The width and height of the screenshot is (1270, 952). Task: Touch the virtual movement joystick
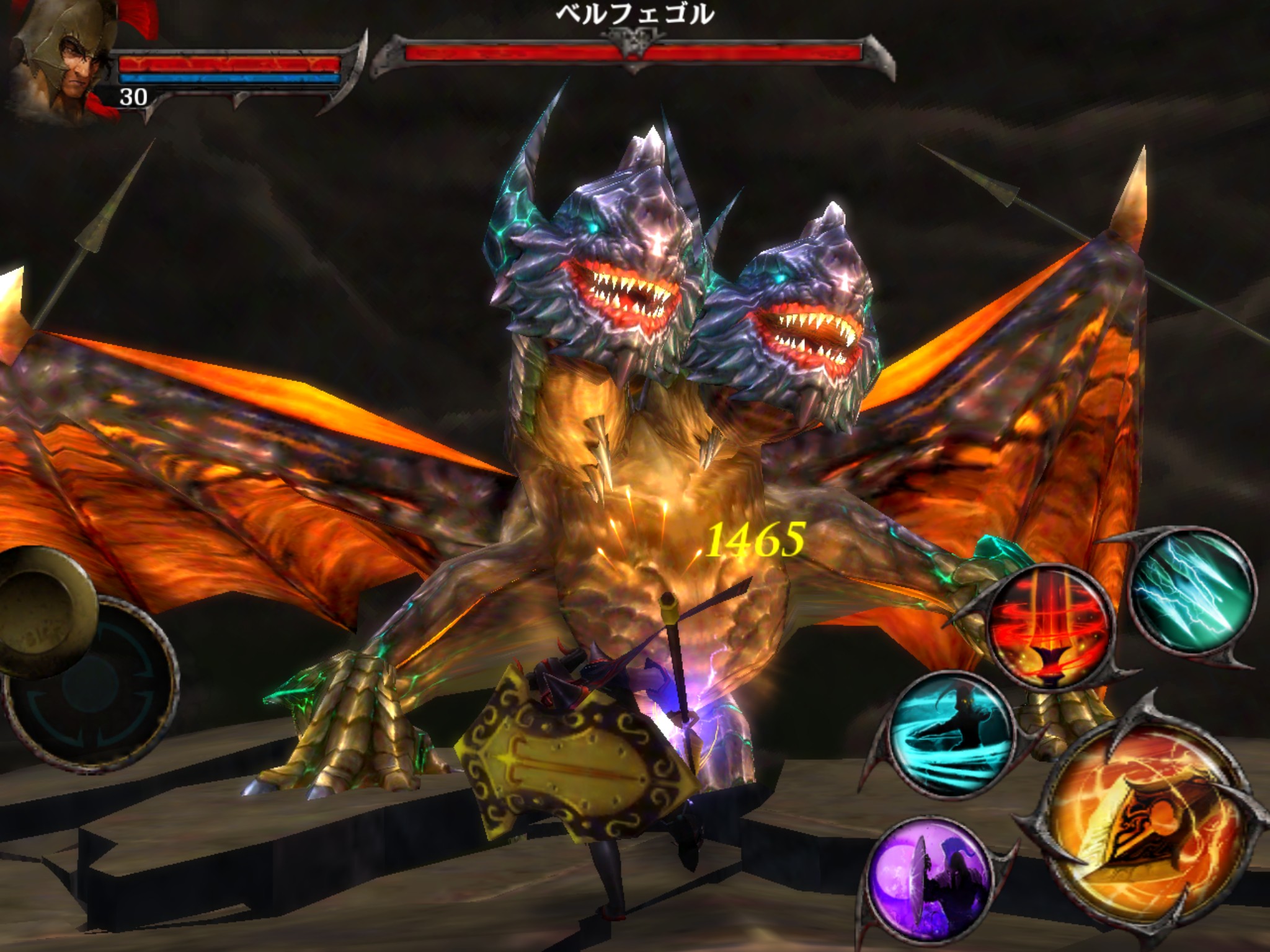point(87,682)
